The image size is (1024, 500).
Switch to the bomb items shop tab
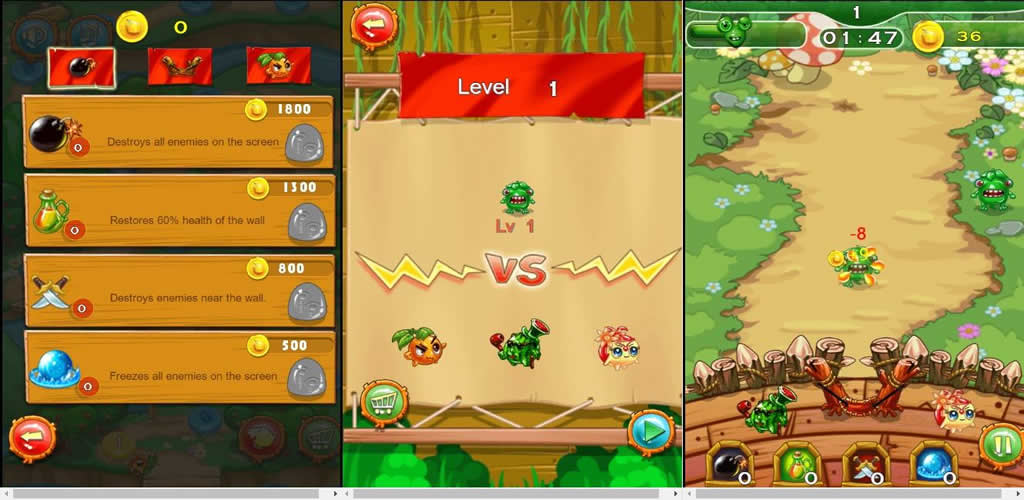tap(81, 66)
